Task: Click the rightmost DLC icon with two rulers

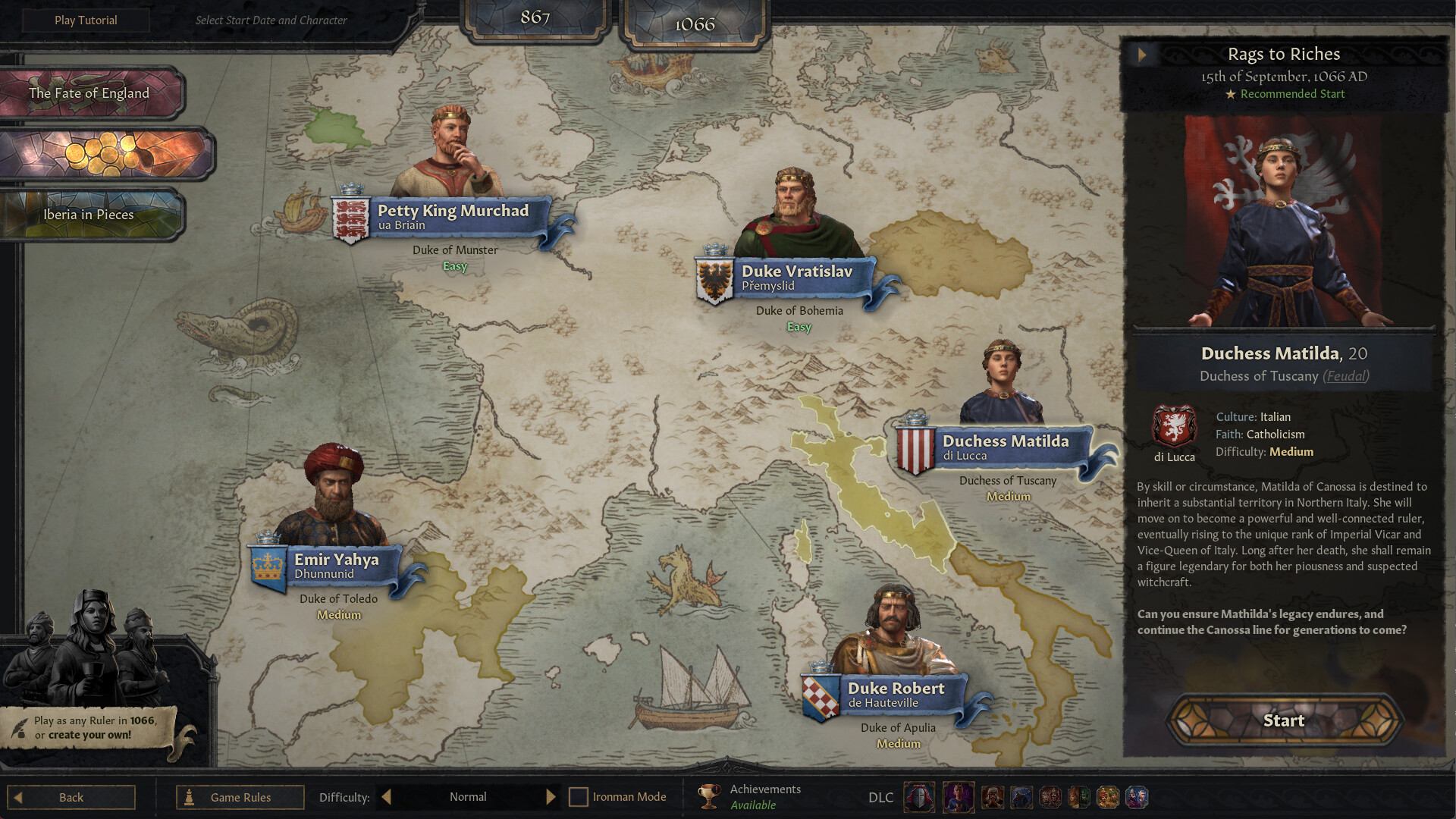Action: [1136, 797]
